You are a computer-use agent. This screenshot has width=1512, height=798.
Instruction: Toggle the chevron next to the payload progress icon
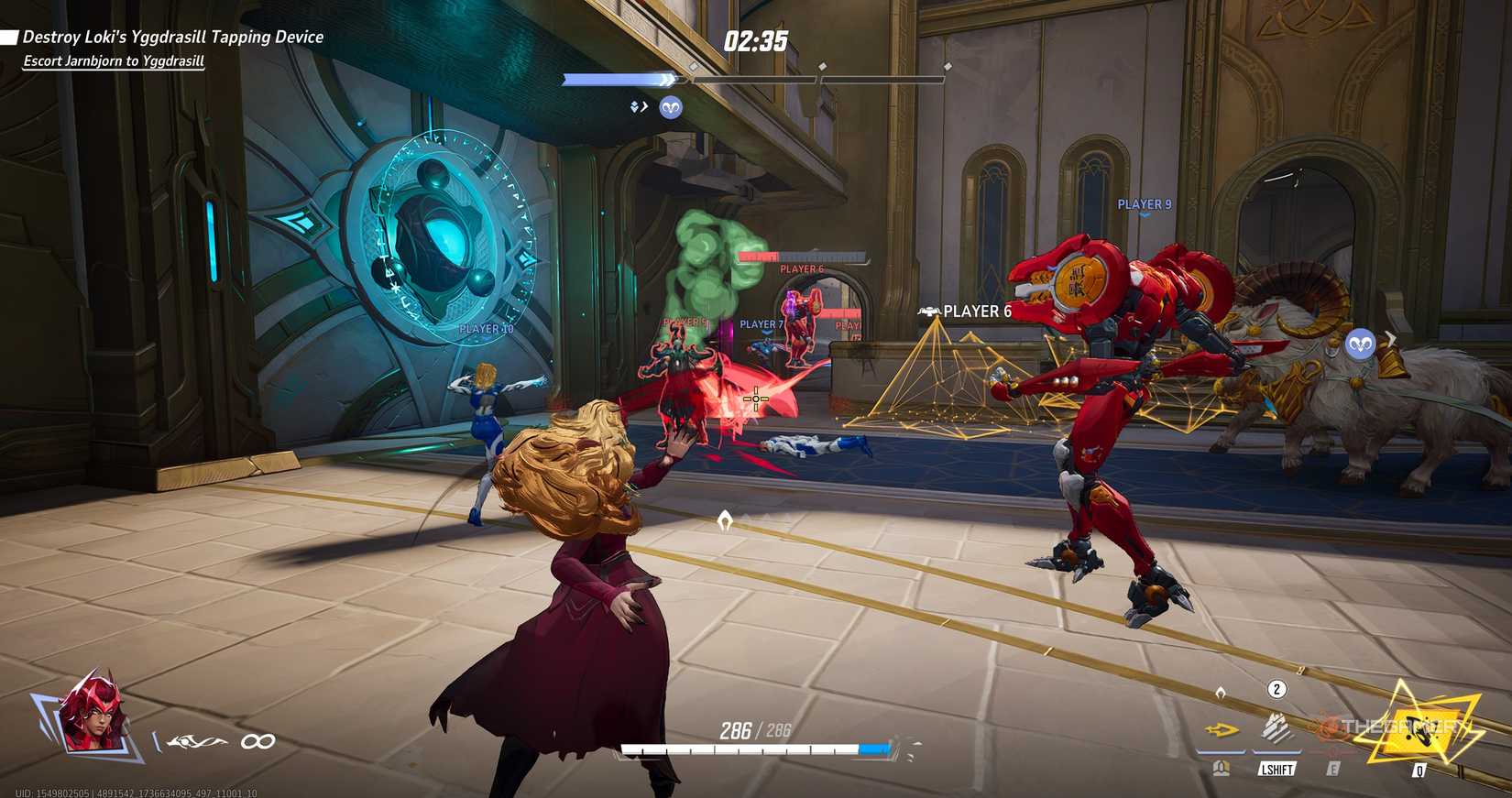coord(643,106)
